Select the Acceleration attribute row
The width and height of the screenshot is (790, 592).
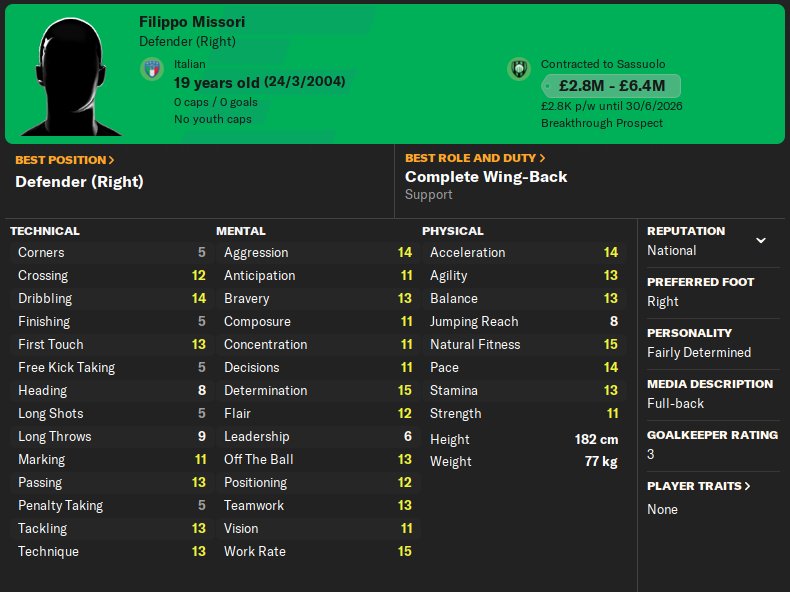click(524, 252)
